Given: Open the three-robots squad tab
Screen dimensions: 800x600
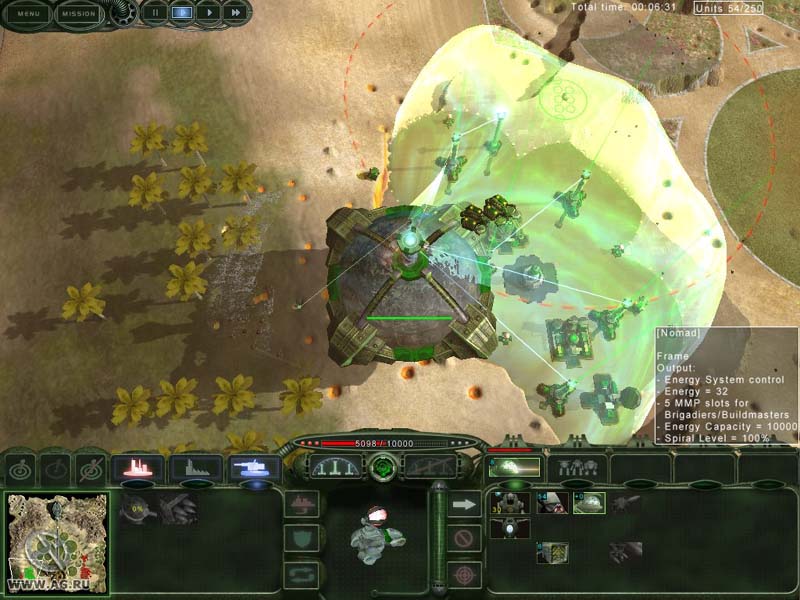Looking at the screenshot, I should (576, 467).
